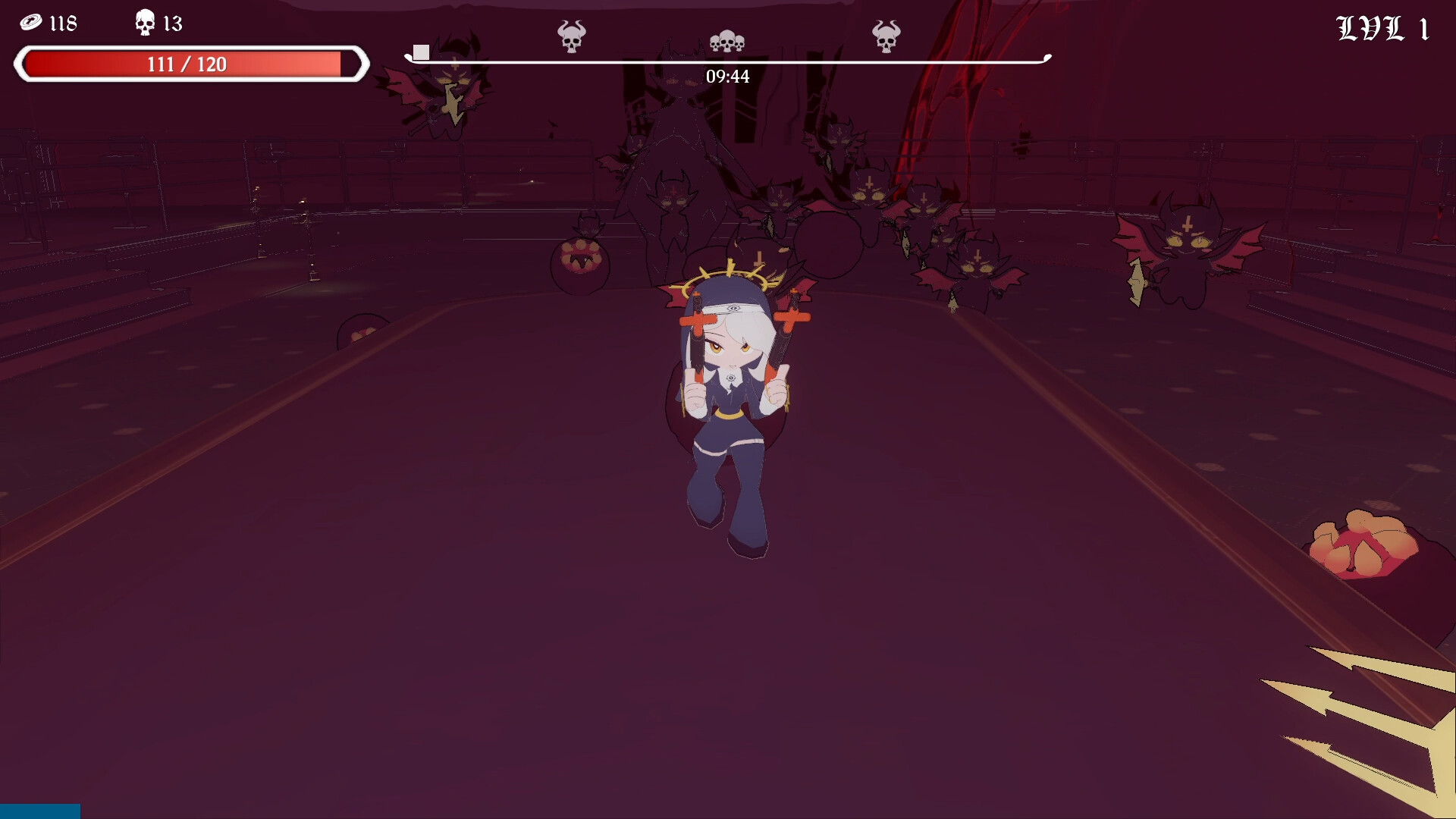Click the cross weapon in character's right hand
Viewport: 1456px width, 819px height.
pyautogui.click(x=696, y=322)
